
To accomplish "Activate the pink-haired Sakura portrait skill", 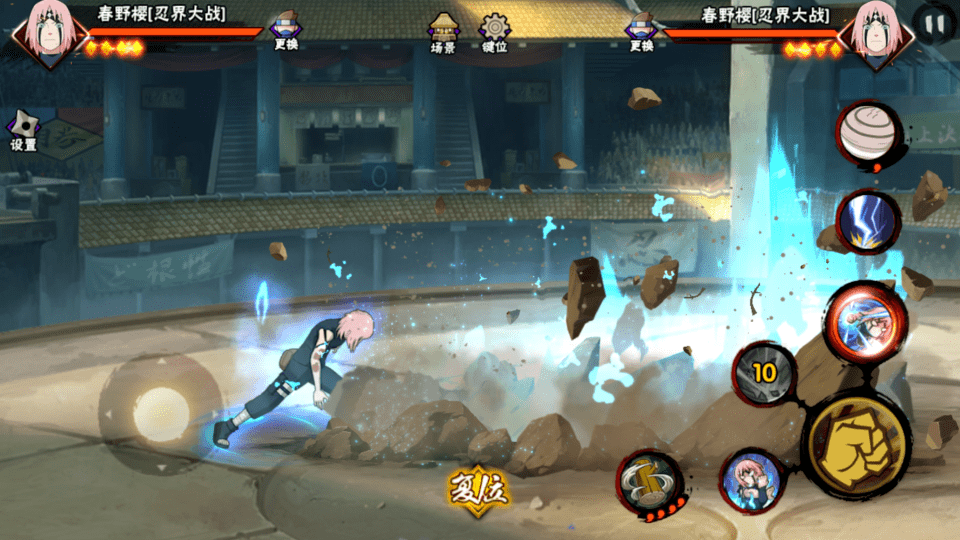I will pos(751,482).
